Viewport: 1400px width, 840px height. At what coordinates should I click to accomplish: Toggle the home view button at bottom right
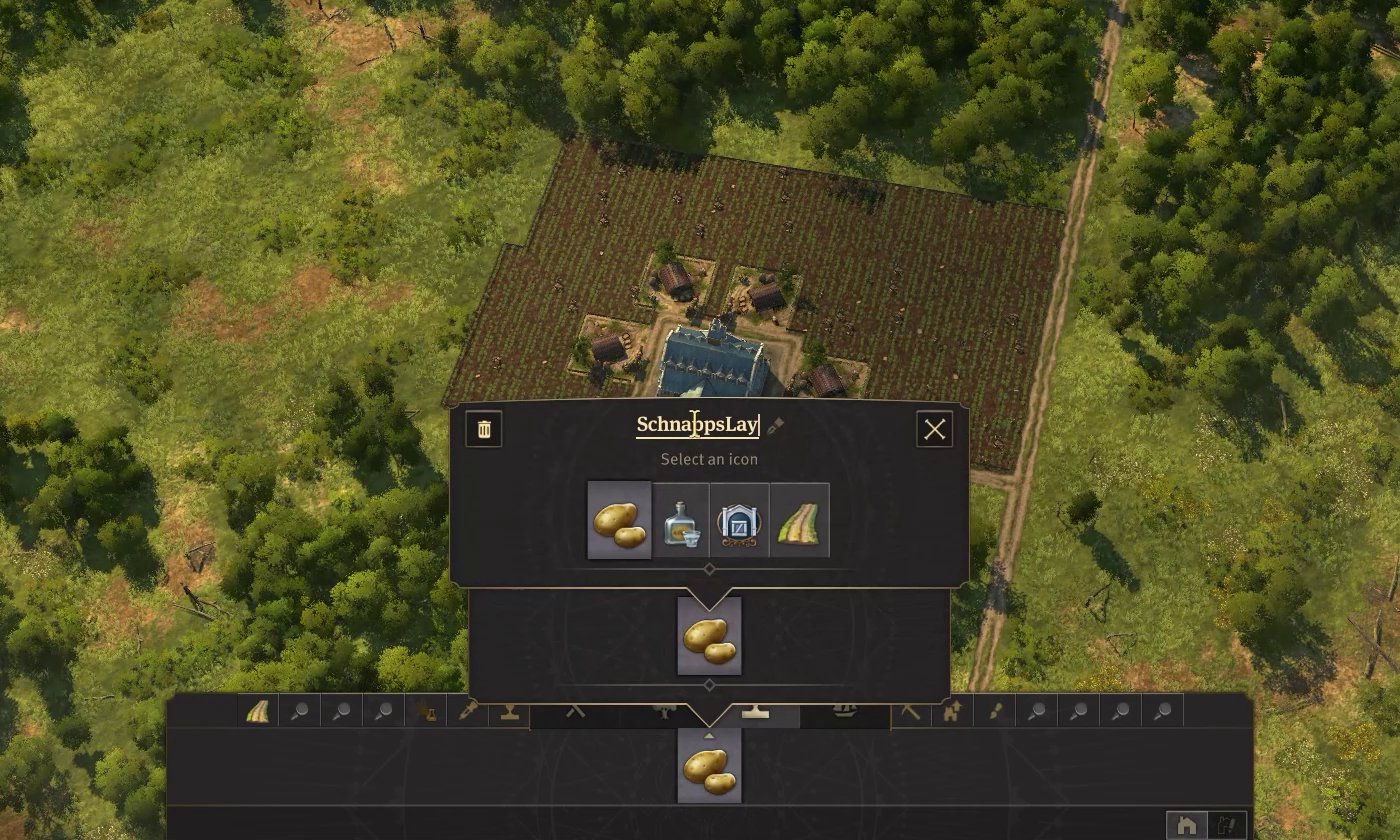click(x=1187, y=822)
